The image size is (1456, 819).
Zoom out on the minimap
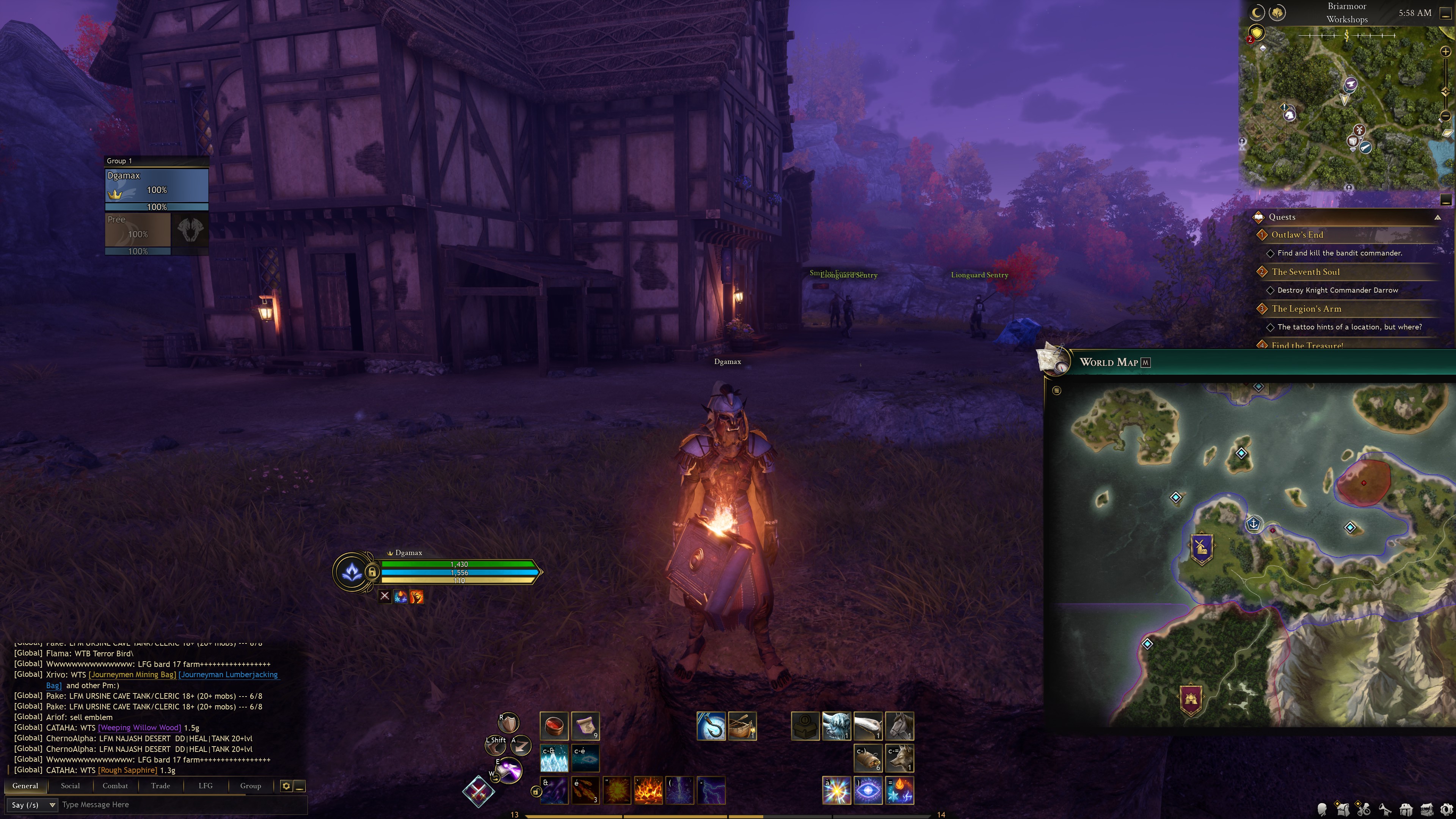[x=1445, y=116]
